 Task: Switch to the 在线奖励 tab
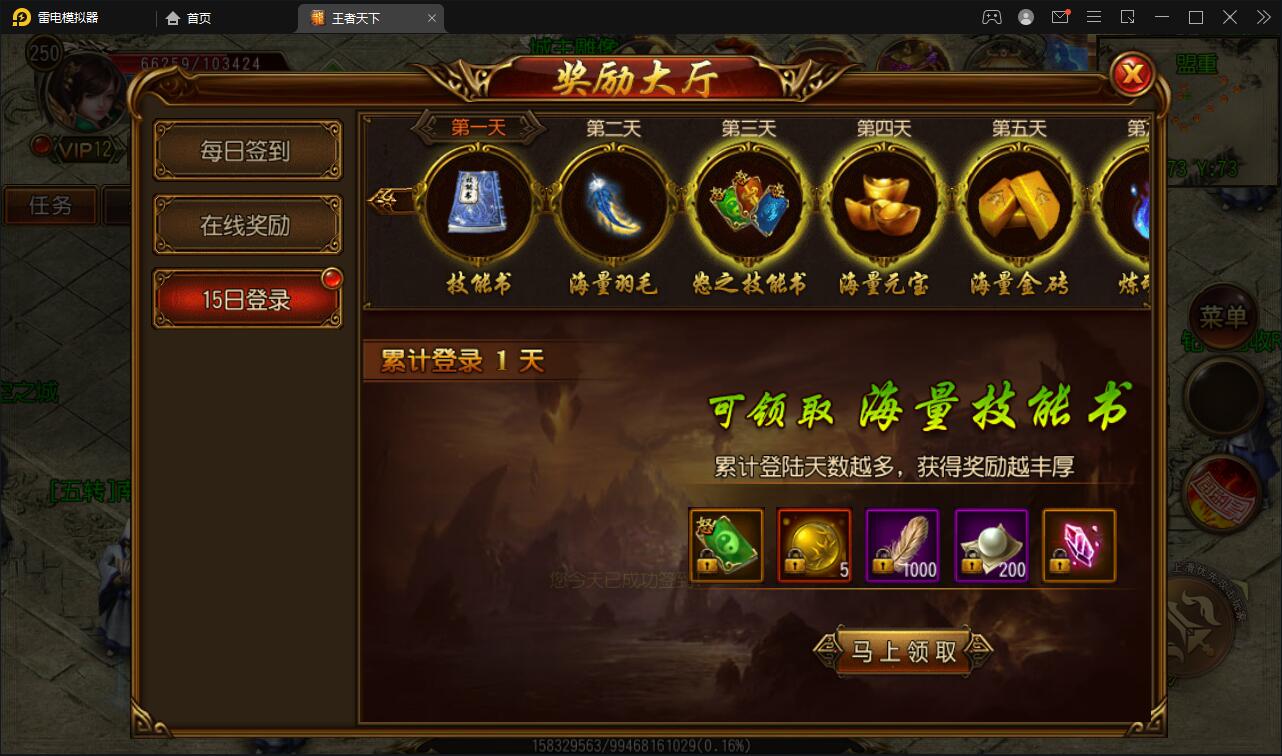tap(247, 224)
